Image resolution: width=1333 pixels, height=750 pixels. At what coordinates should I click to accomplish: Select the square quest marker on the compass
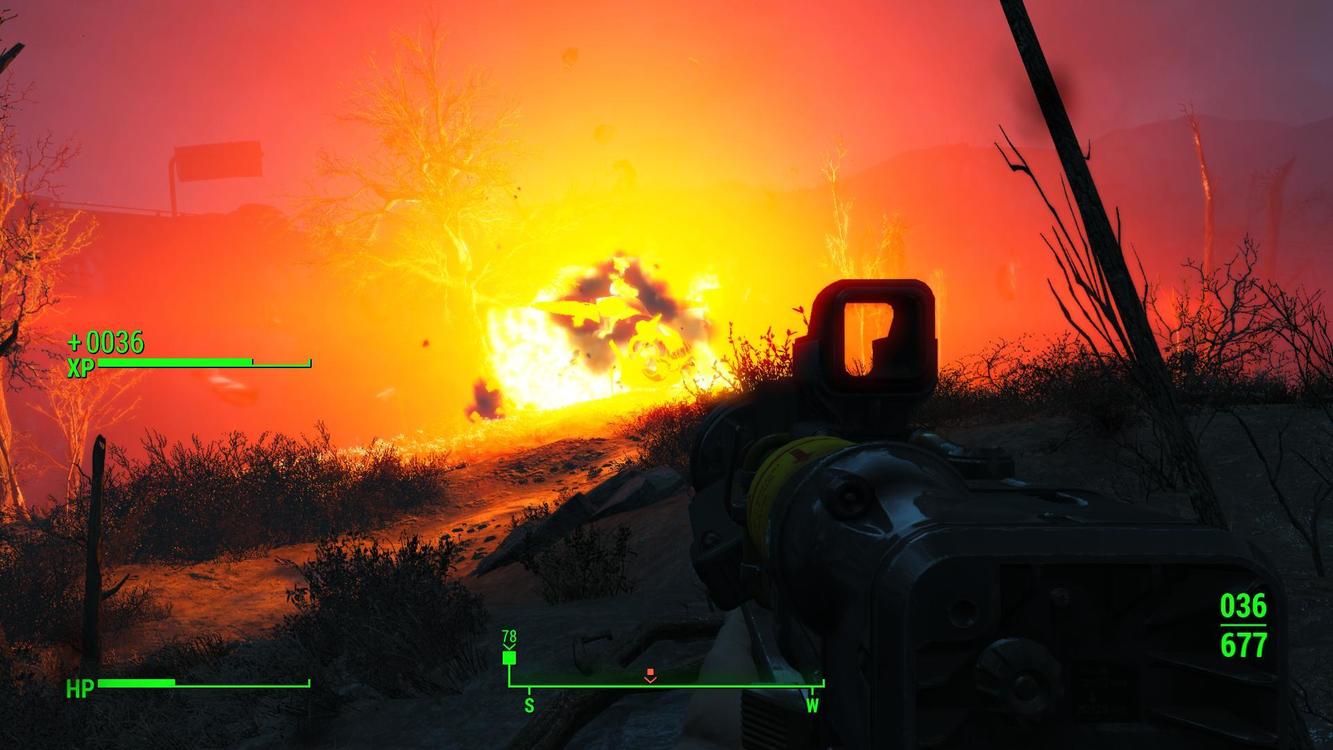pos(509,658)
